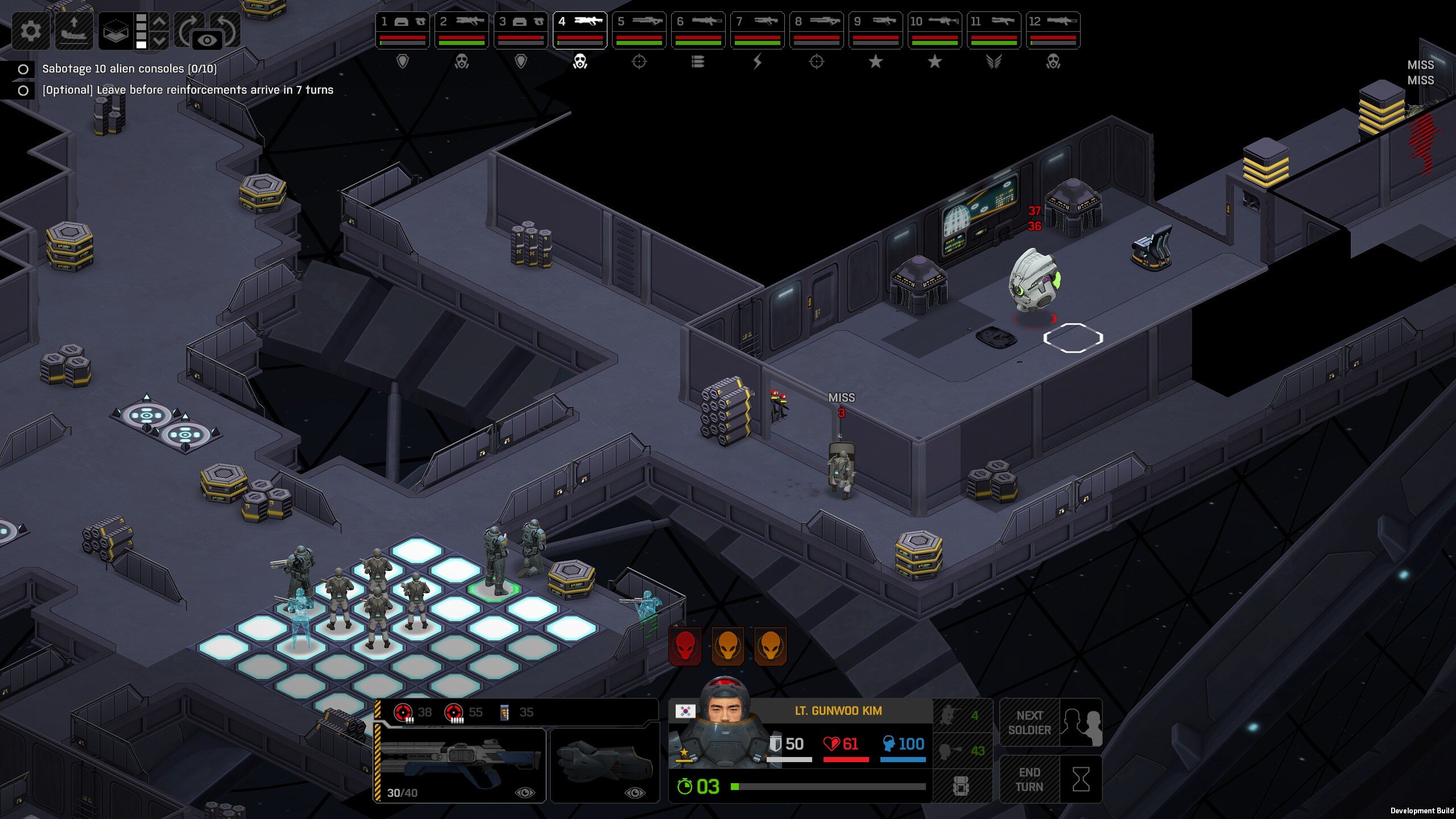
Task: Toggle the eye visibility button in the top toolbar
Action: [x=207, y=40]
